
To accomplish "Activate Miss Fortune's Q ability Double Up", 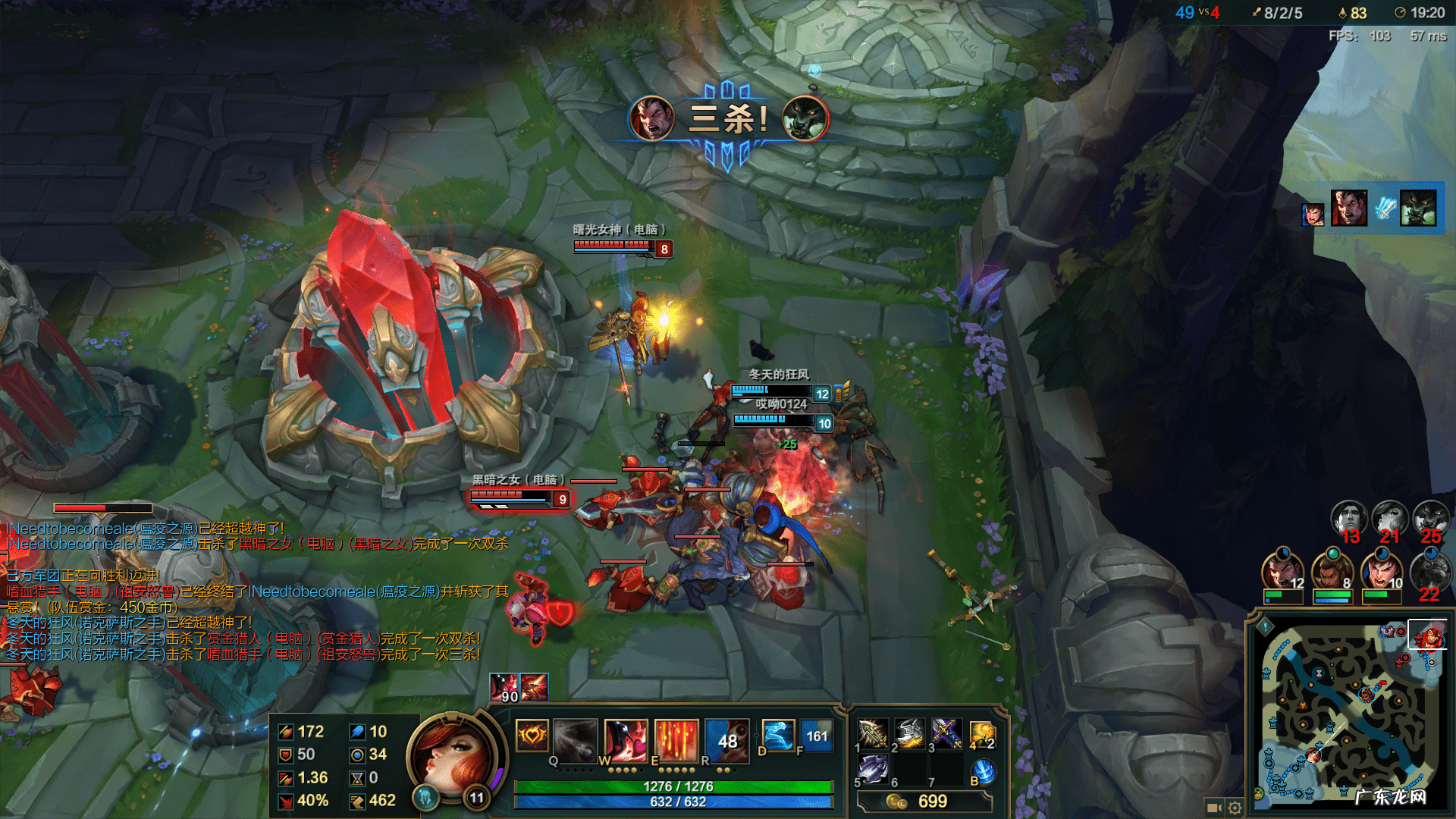I will (x=575, y=739).
